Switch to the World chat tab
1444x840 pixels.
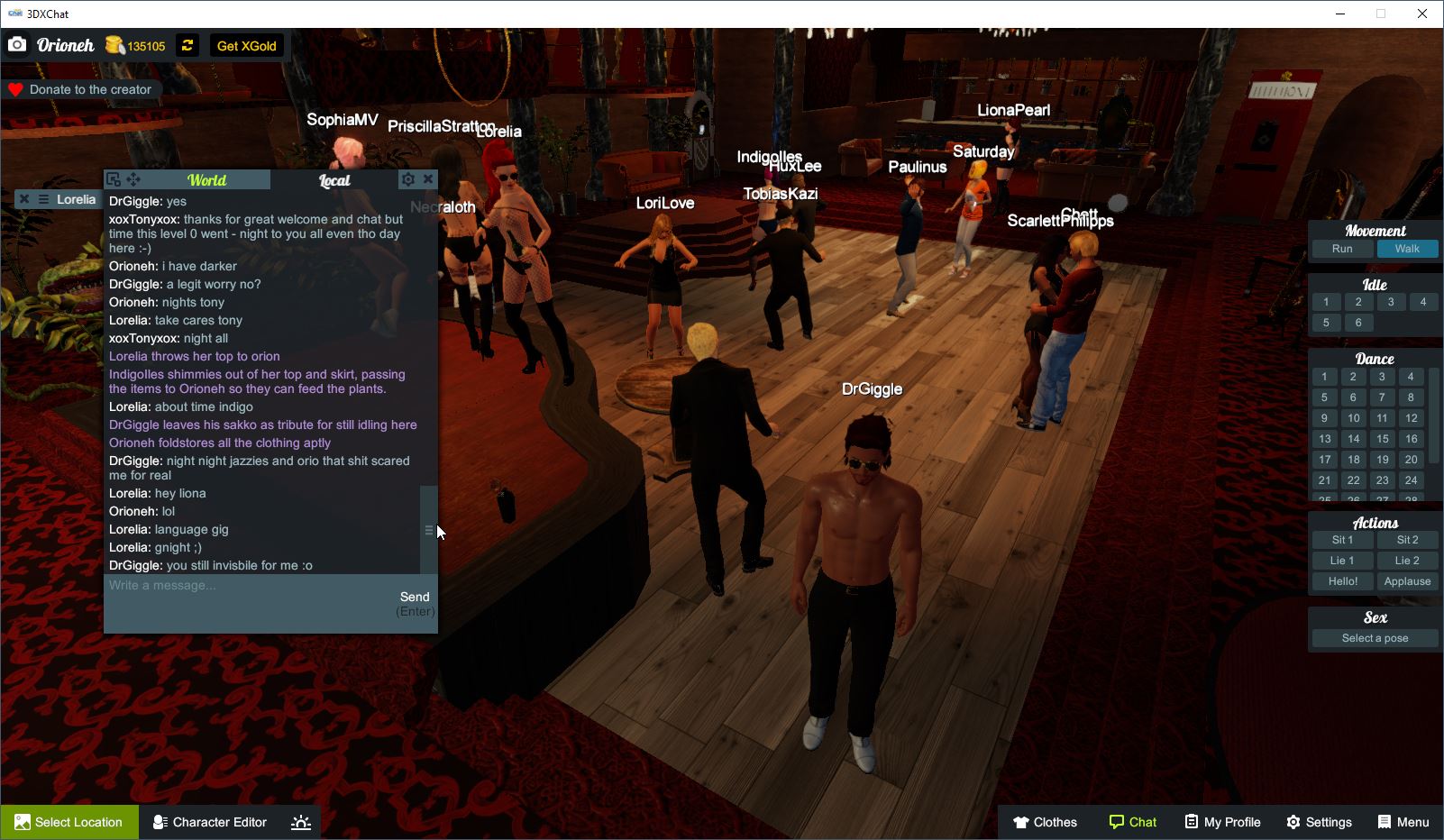[x=206, y=179]
